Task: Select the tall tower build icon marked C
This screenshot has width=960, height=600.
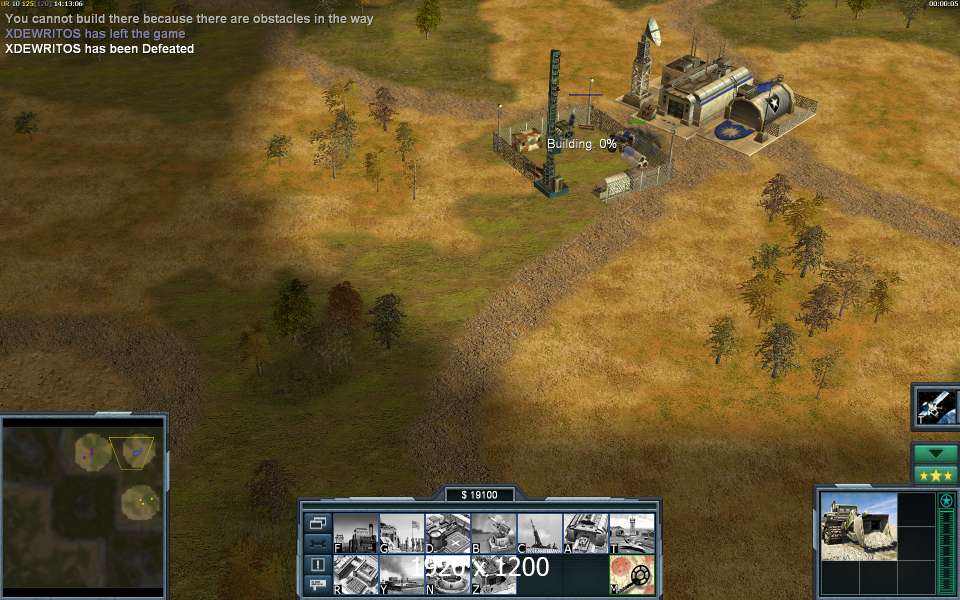Action: [x=539, y=533]
